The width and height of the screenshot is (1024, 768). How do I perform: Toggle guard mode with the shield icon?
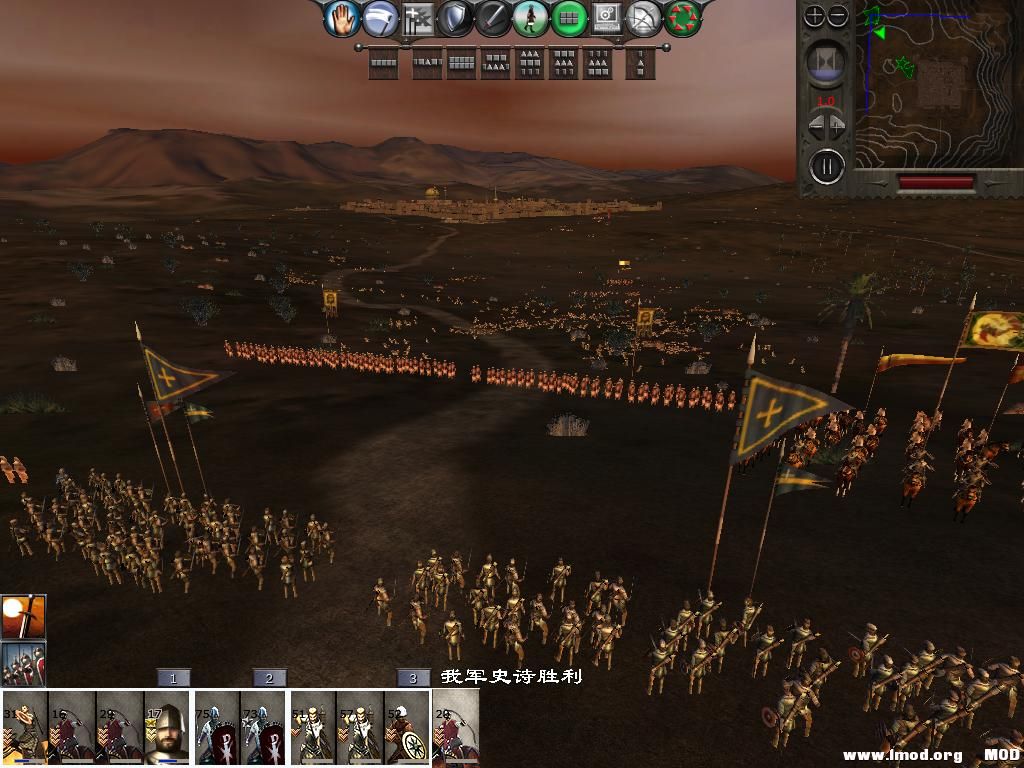[x=455, y=18]
